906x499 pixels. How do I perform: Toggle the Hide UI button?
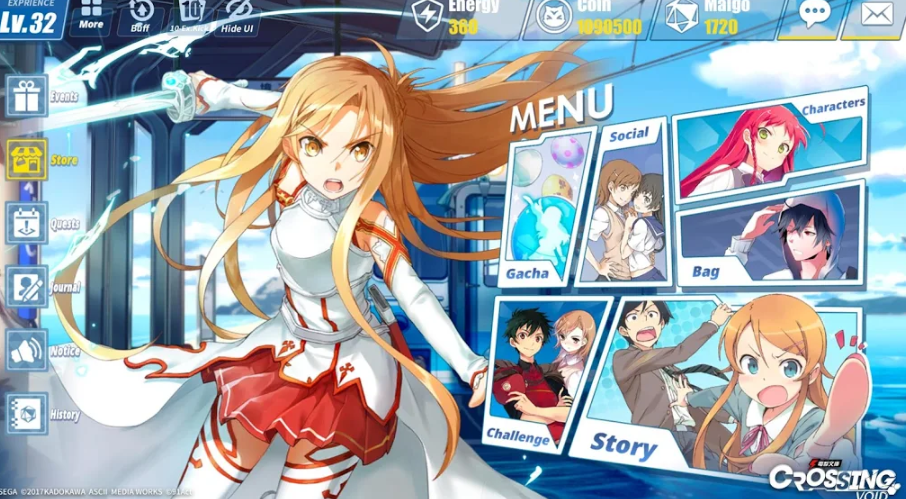click(237, 15)
